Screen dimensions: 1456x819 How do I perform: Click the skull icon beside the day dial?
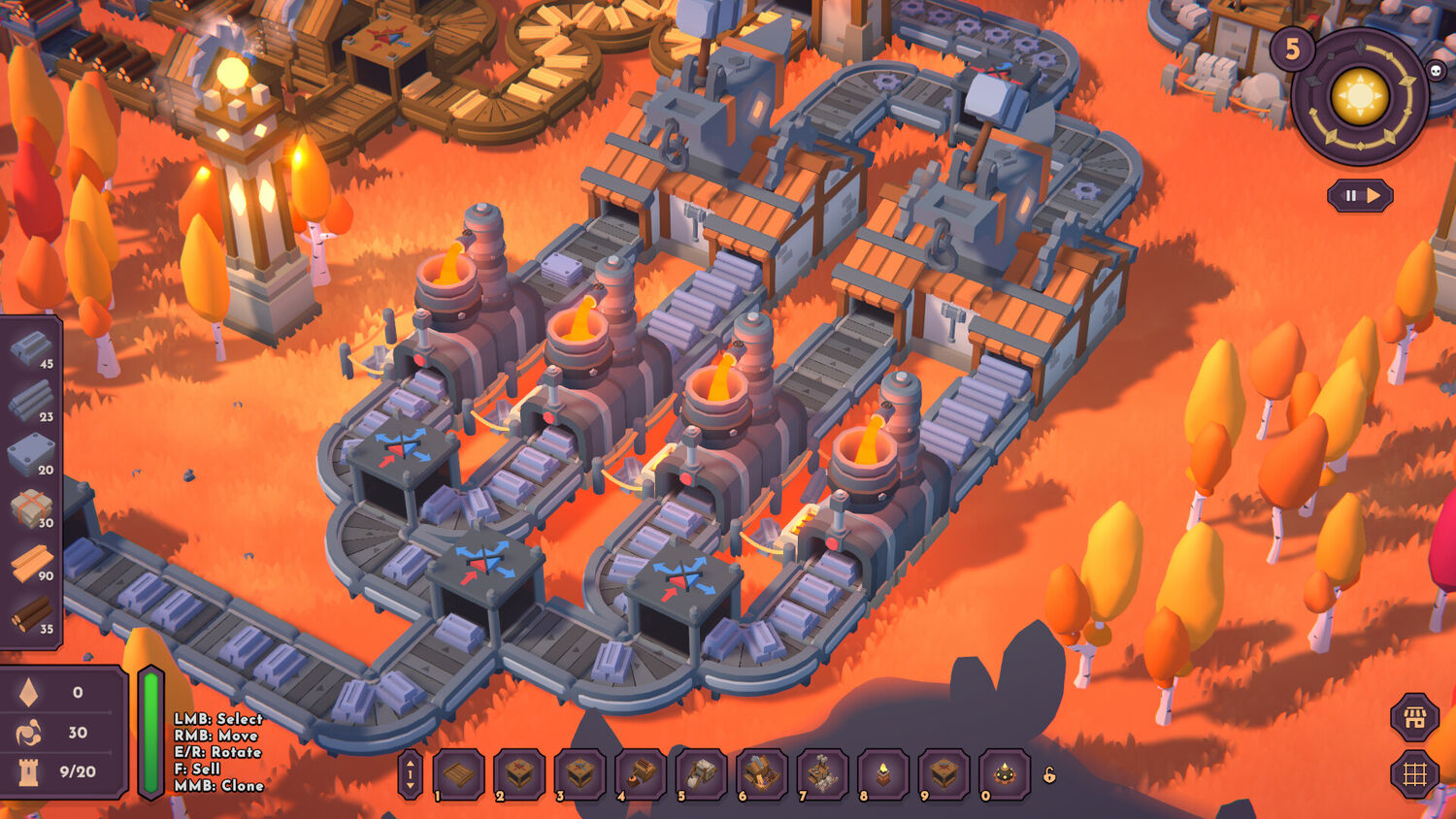1435,70
